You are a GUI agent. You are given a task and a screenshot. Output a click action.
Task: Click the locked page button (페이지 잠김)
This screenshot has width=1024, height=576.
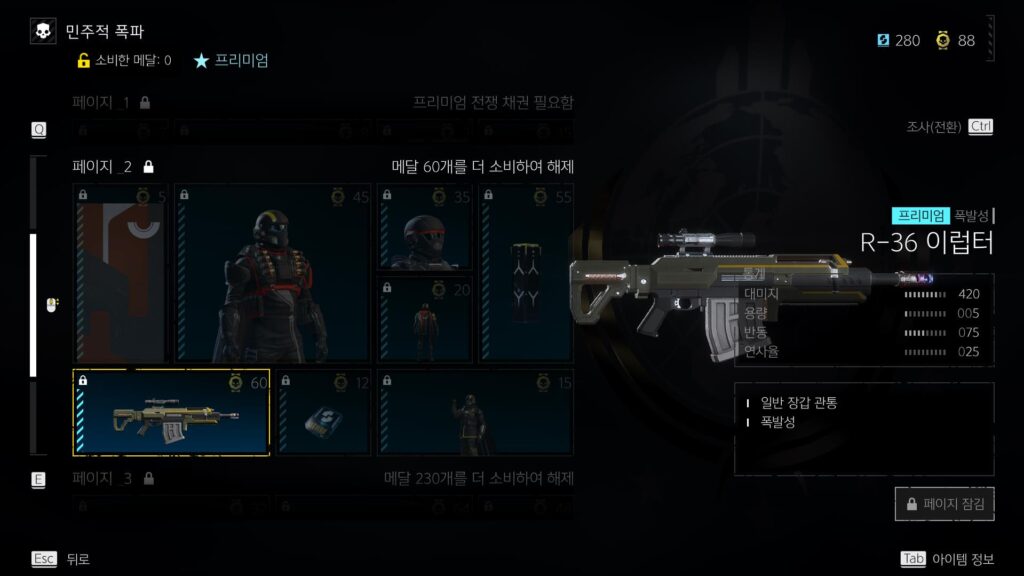(x=944, y=504)
